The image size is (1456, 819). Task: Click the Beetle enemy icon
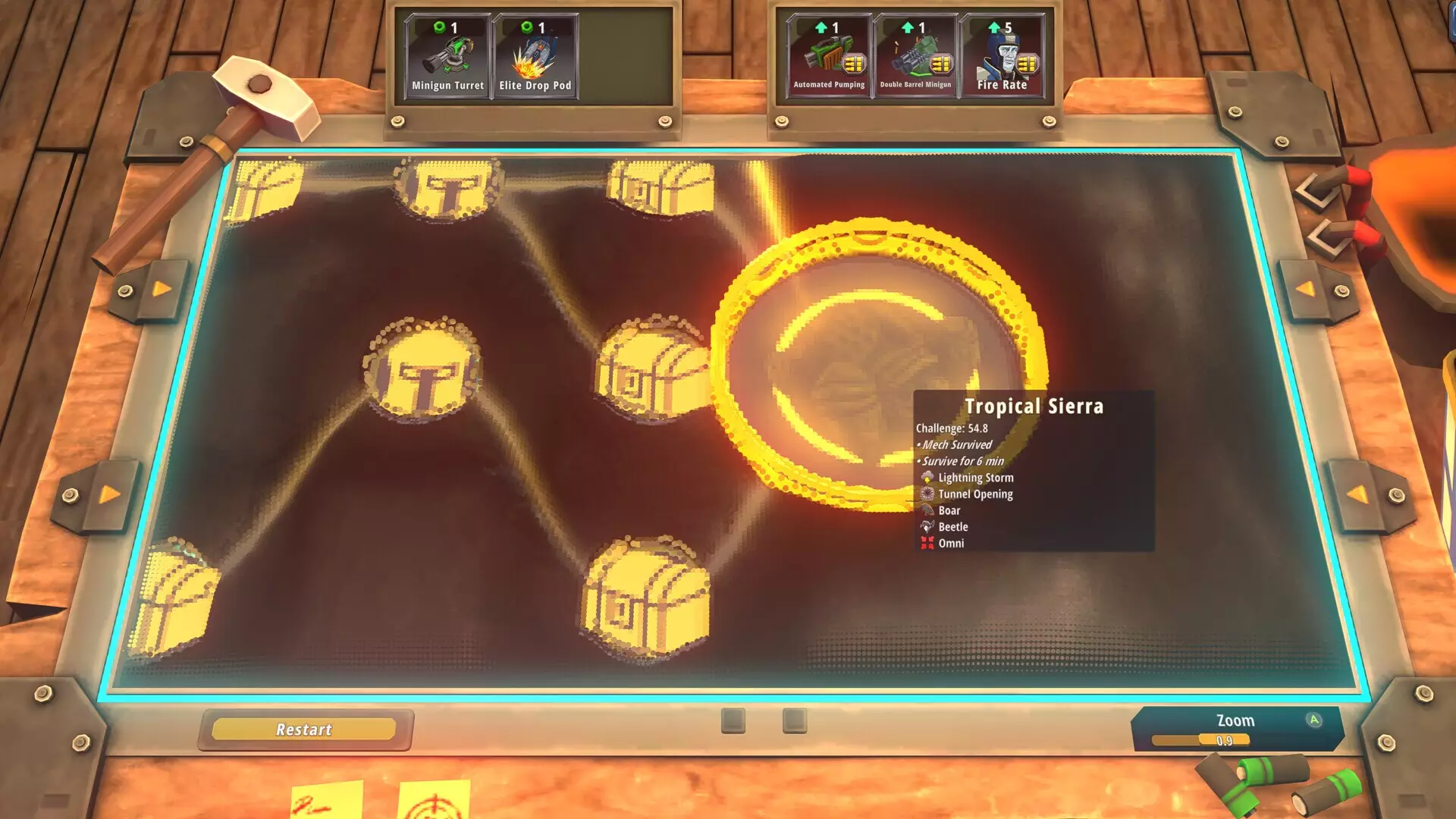click(x=927, y=526)
